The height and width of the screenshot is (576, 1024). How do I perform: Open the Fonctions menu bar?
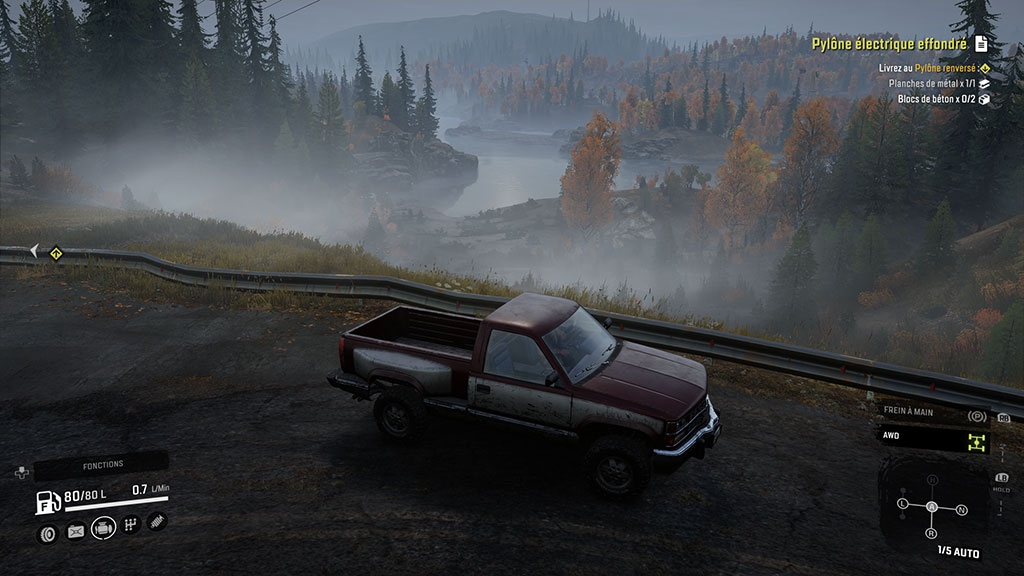(x=102, y=465)
